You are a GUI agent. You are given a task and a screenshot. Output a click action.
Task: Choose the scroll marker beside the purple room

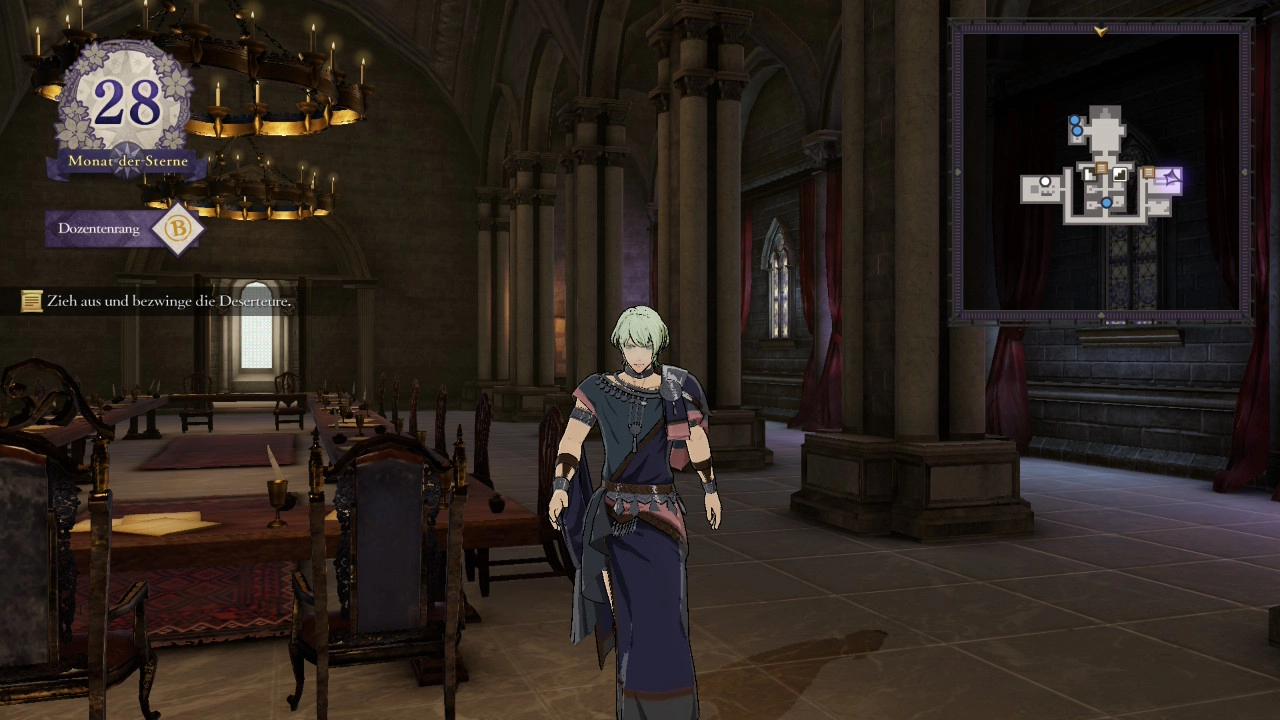point(1148,173)
